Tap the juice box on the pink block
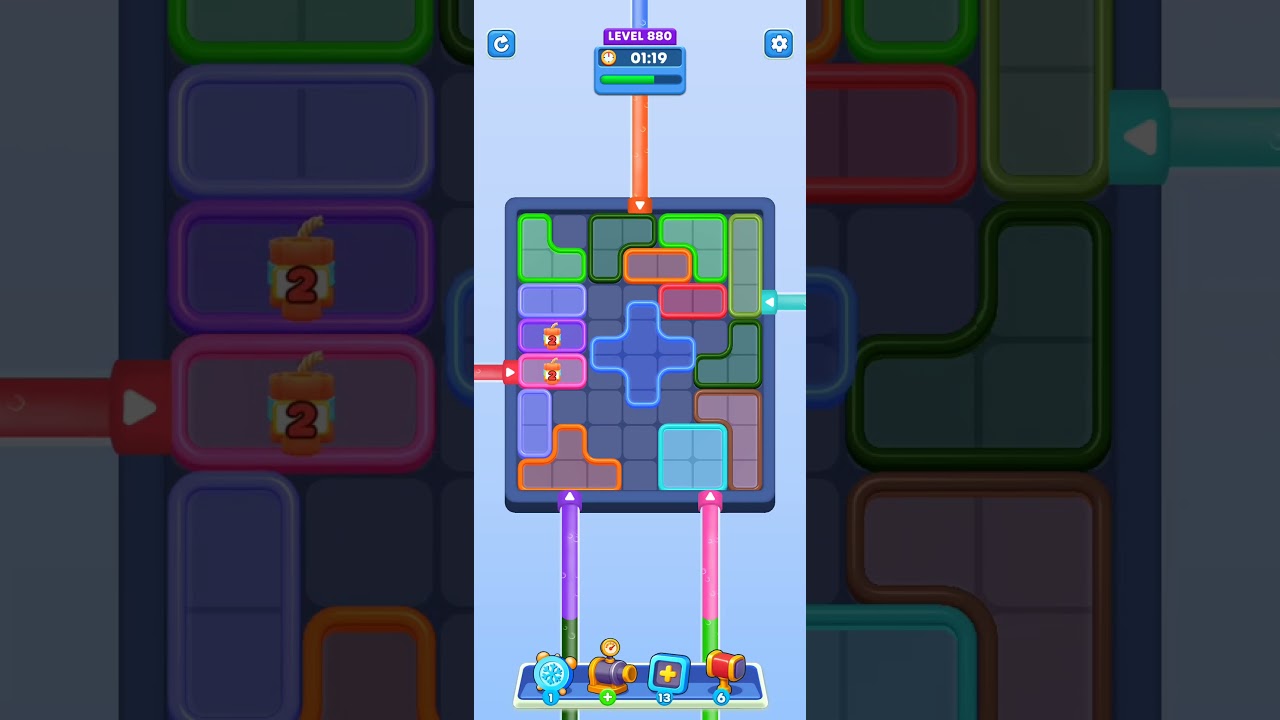Screen dimensions: 1280x720 point(550,370)
